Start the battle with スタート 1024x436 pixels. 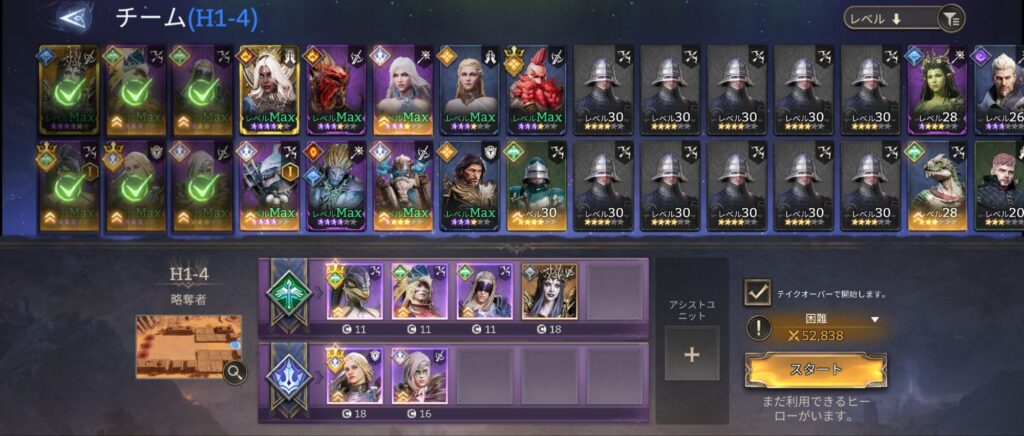point(816,369)
